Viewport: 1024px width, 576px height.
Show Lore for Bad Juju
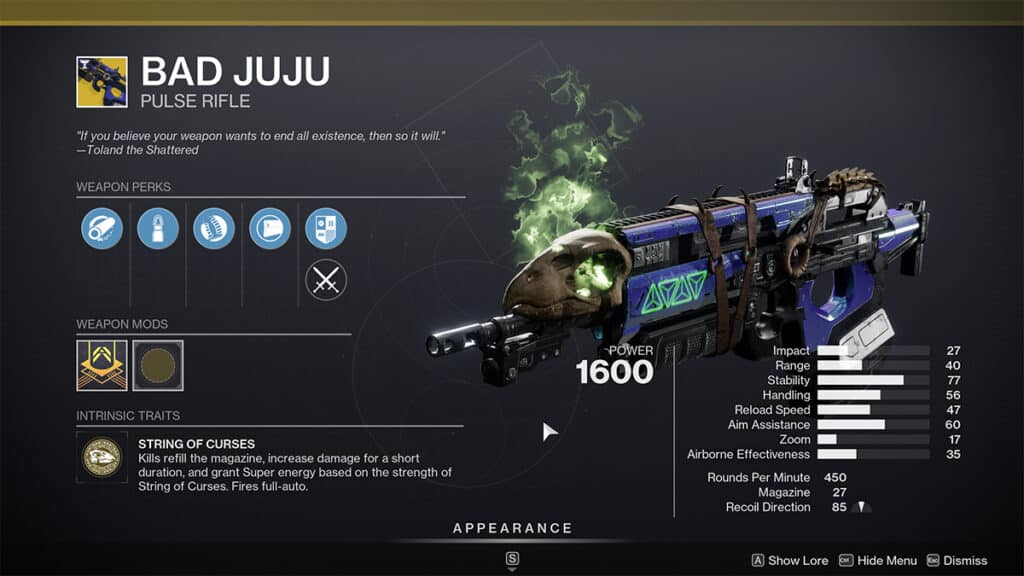[789, 561]
